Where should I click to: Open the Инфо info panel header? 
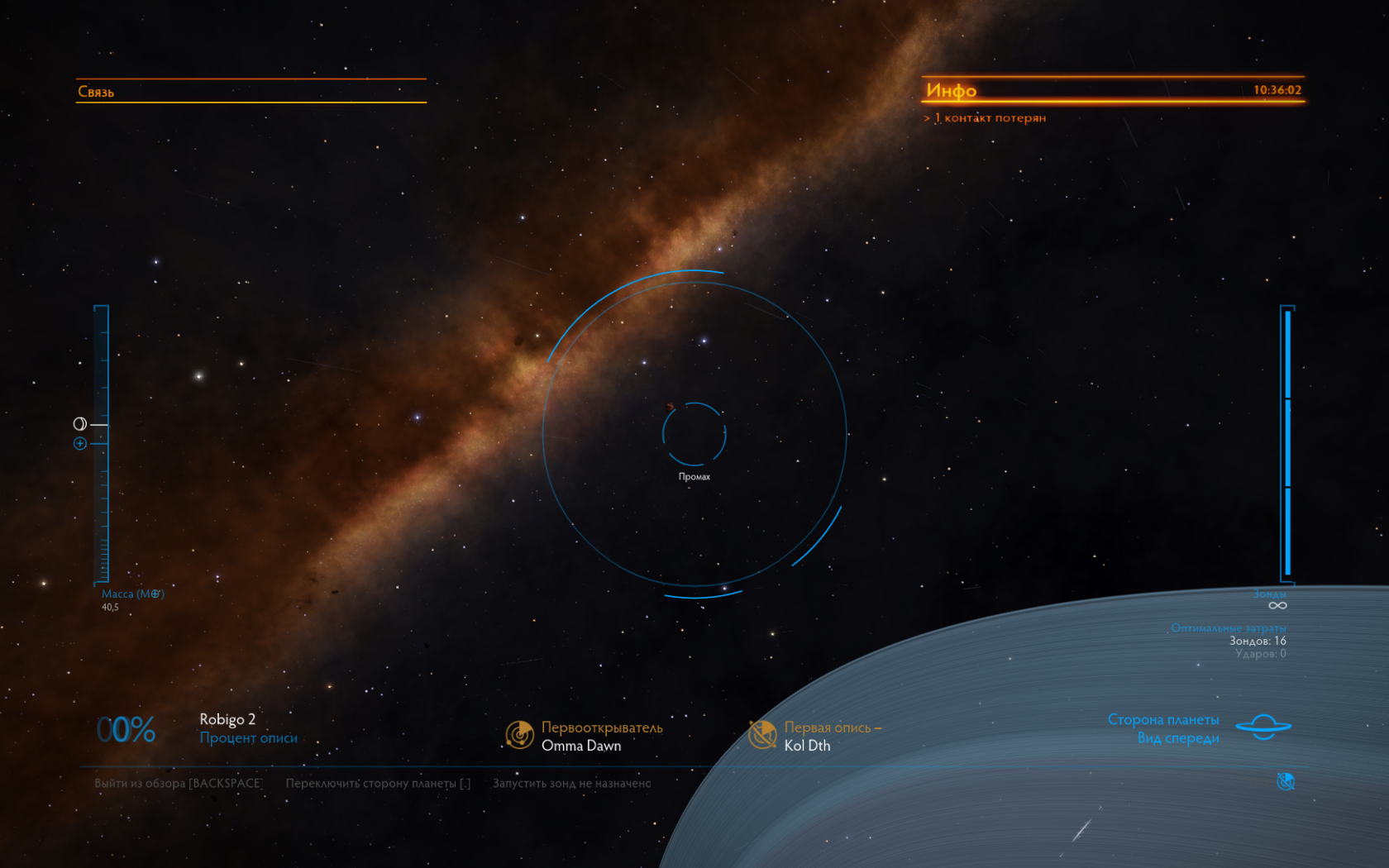click(x=951, y=90)
